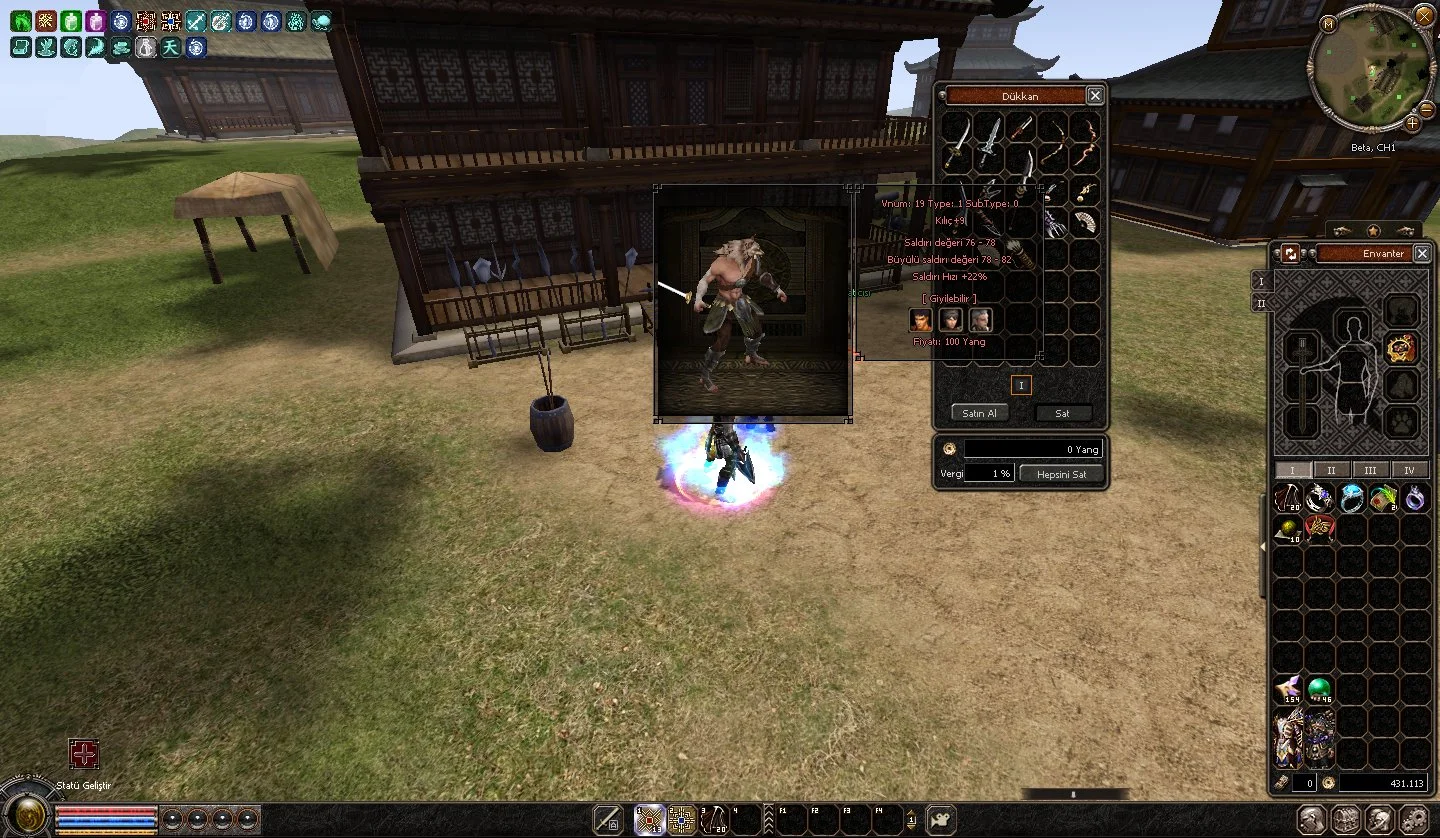Click the Satın Al buy button
The height and width of the screenshot is (838, 1440).
tap(979, 413)
